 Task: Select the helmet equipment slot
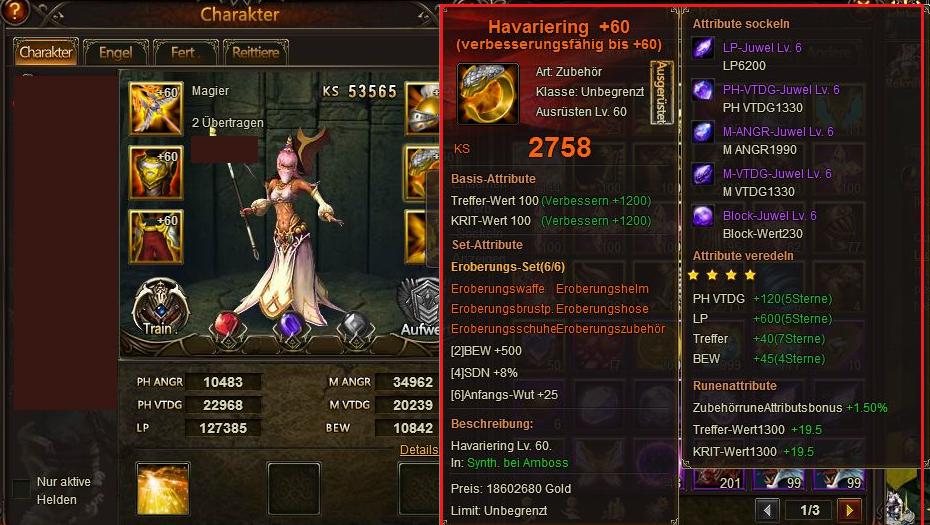click(423, 108)
